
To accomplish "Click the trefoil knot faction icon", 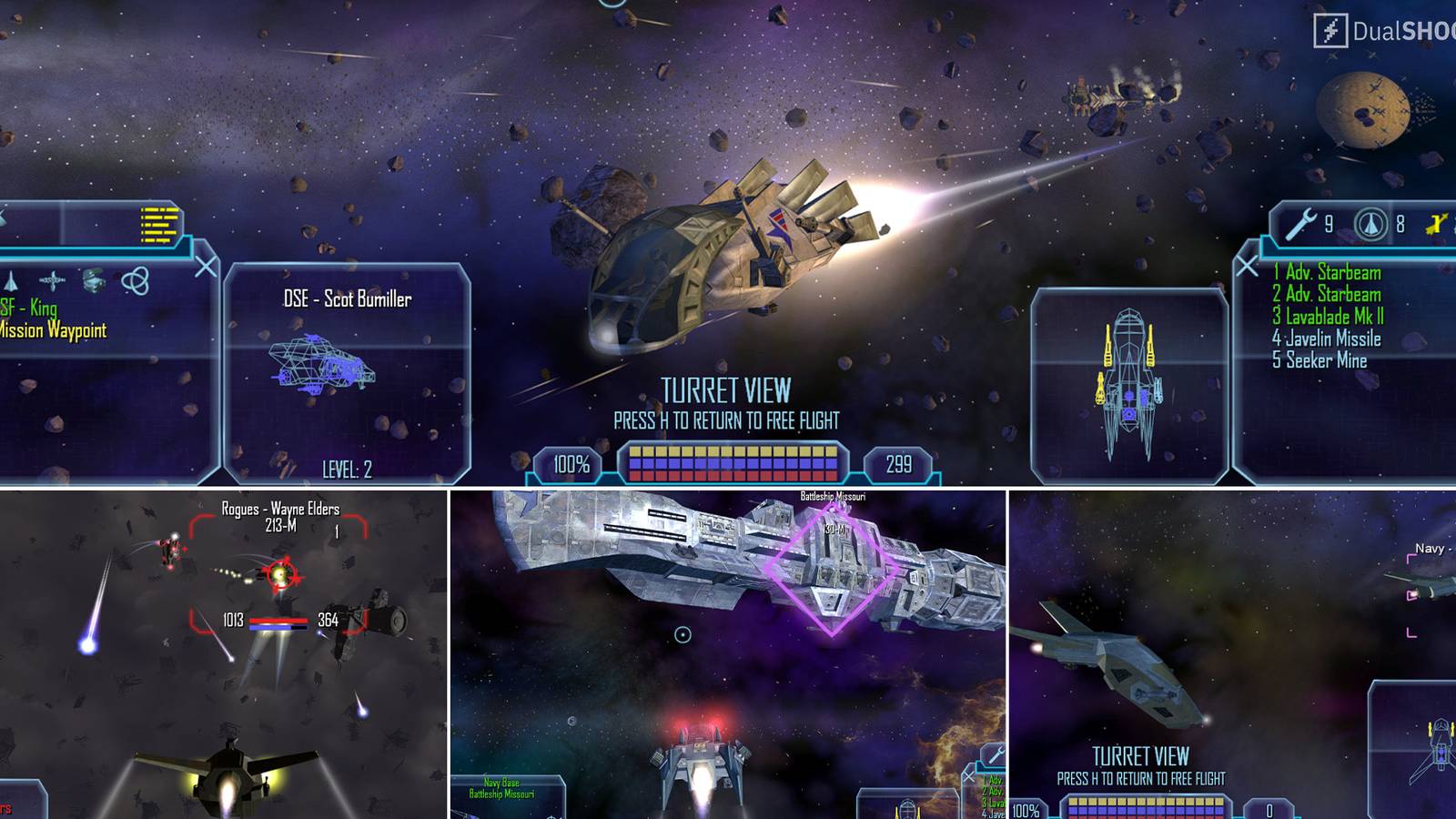I will 136,281.
